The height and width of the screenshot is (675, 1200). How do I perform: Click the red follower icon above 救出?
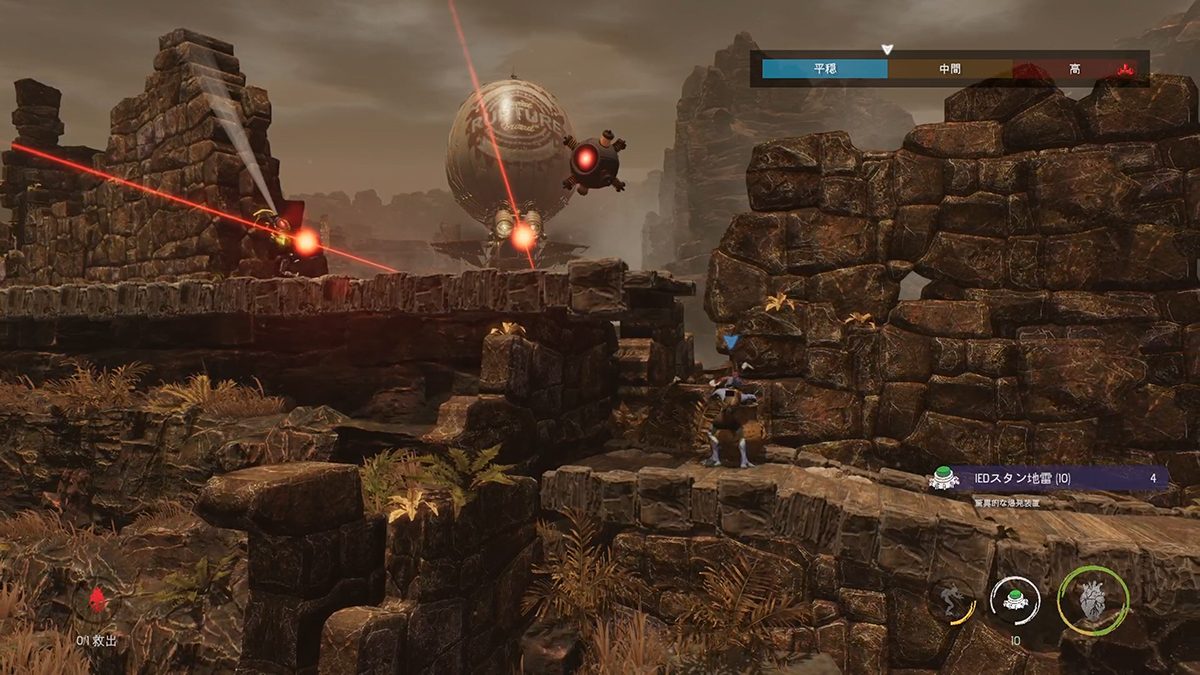(97, 601)
